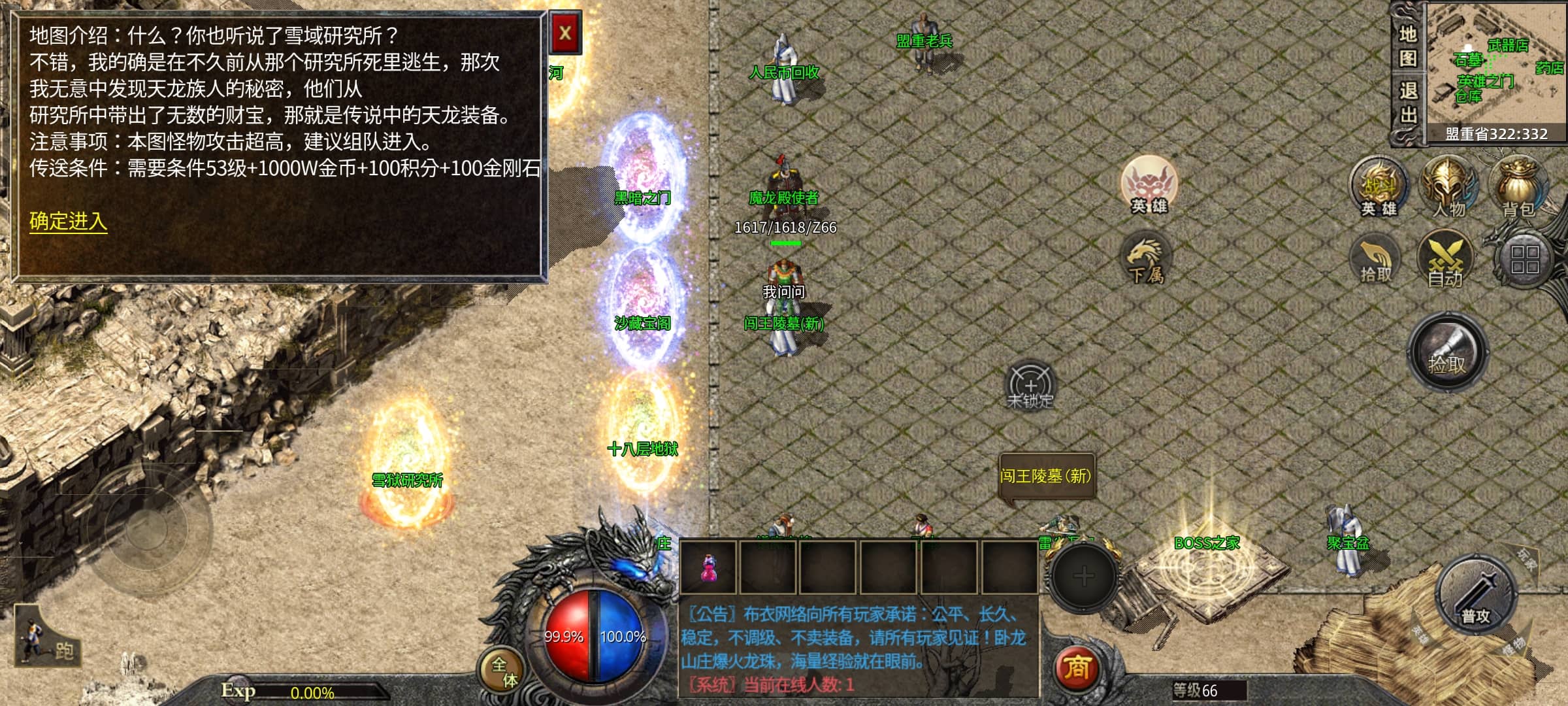
Task: Switch the 全体 channel button
Action: pos(504,671)
